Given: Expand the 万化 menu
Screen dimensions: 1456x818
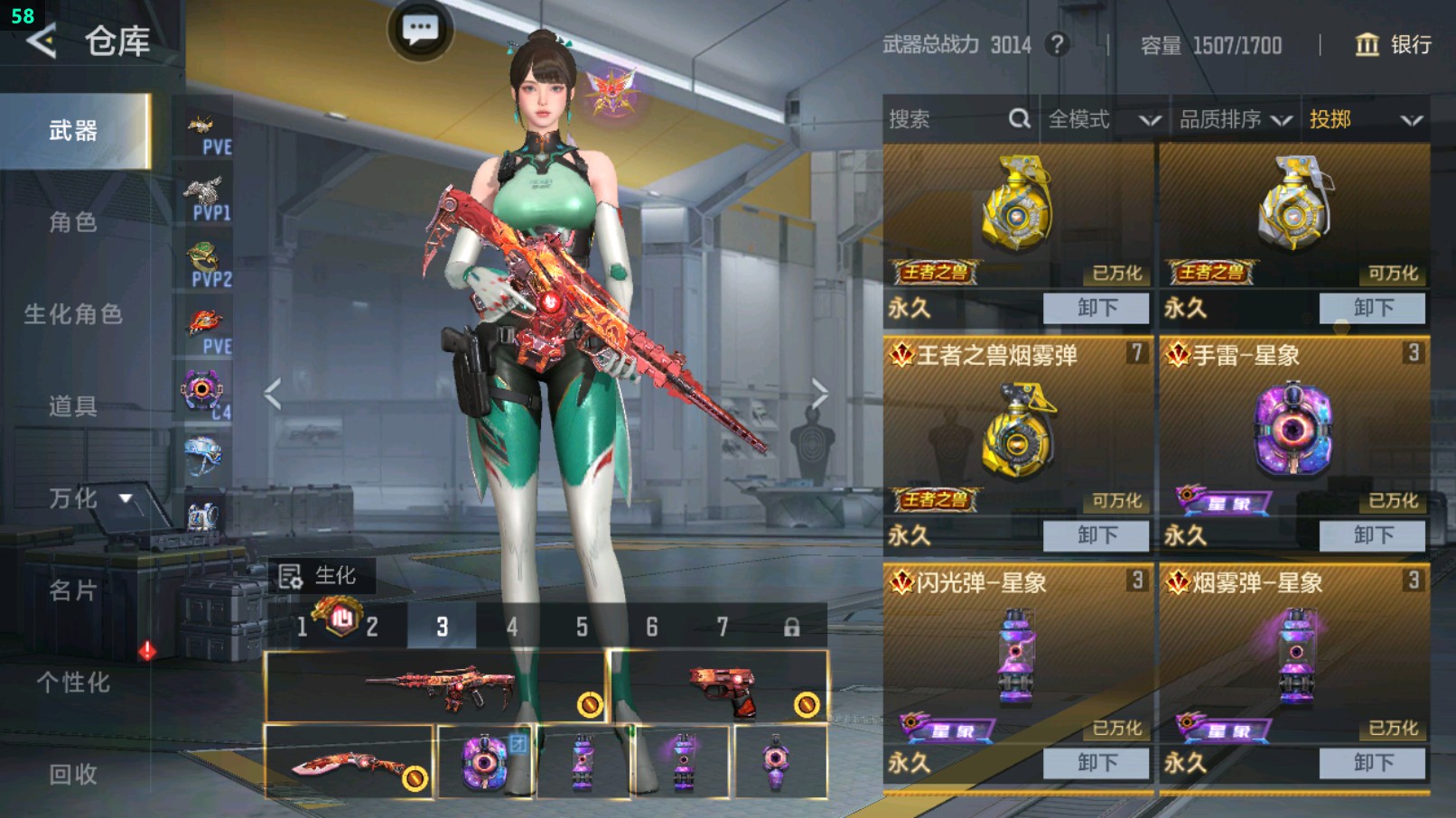Looking at the screenshot, I should (x=90, y=498).
